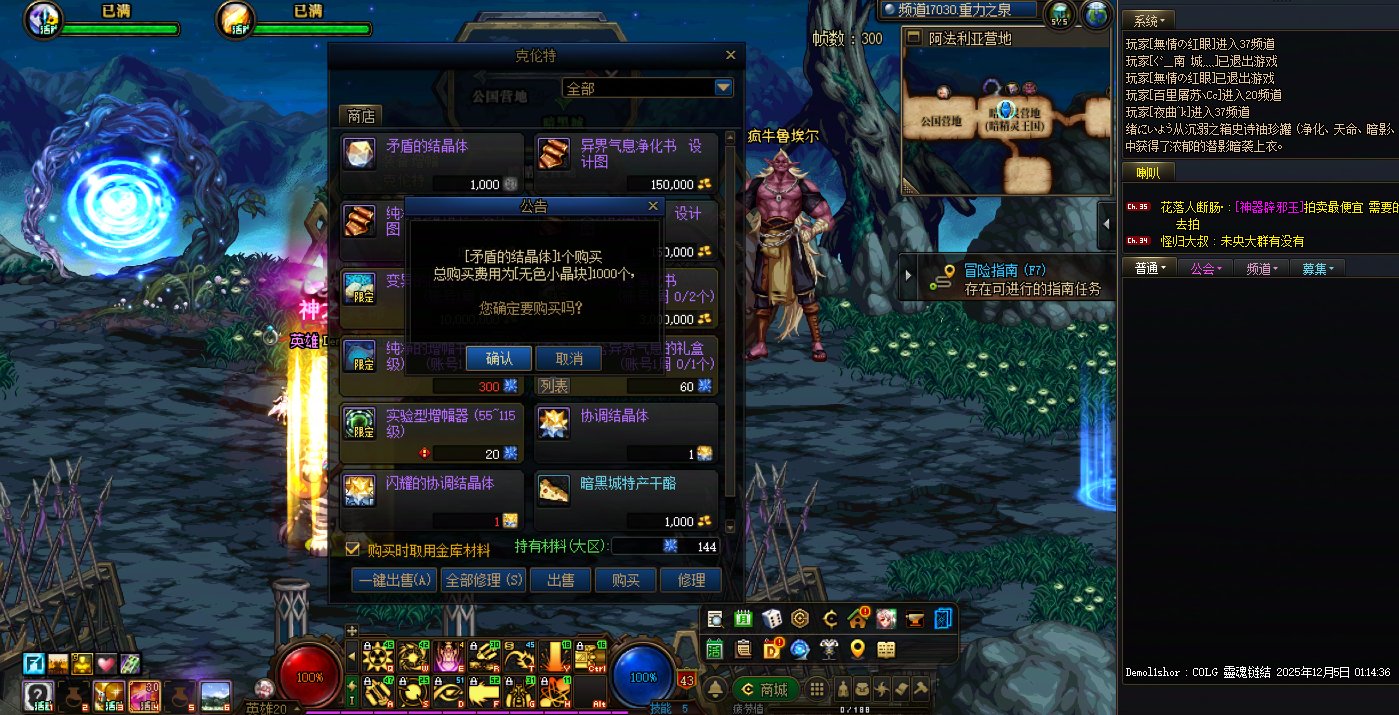Viewport: 1399px width, 715px height.
Task: Open the 全部 category dropdown
Action: (724, 88)
